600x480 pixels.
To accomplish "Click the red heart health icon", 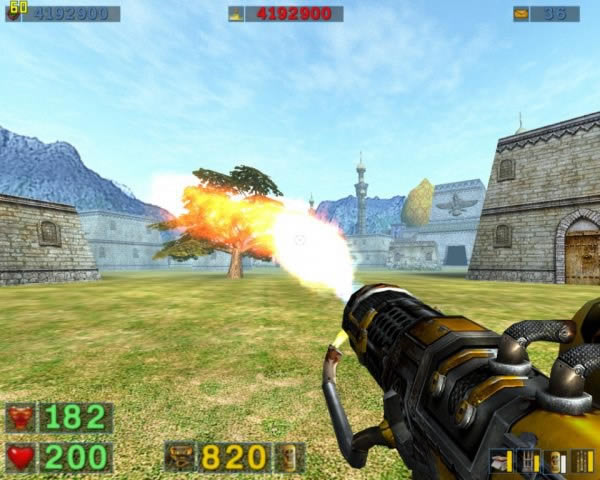I will tap(20, 457).
